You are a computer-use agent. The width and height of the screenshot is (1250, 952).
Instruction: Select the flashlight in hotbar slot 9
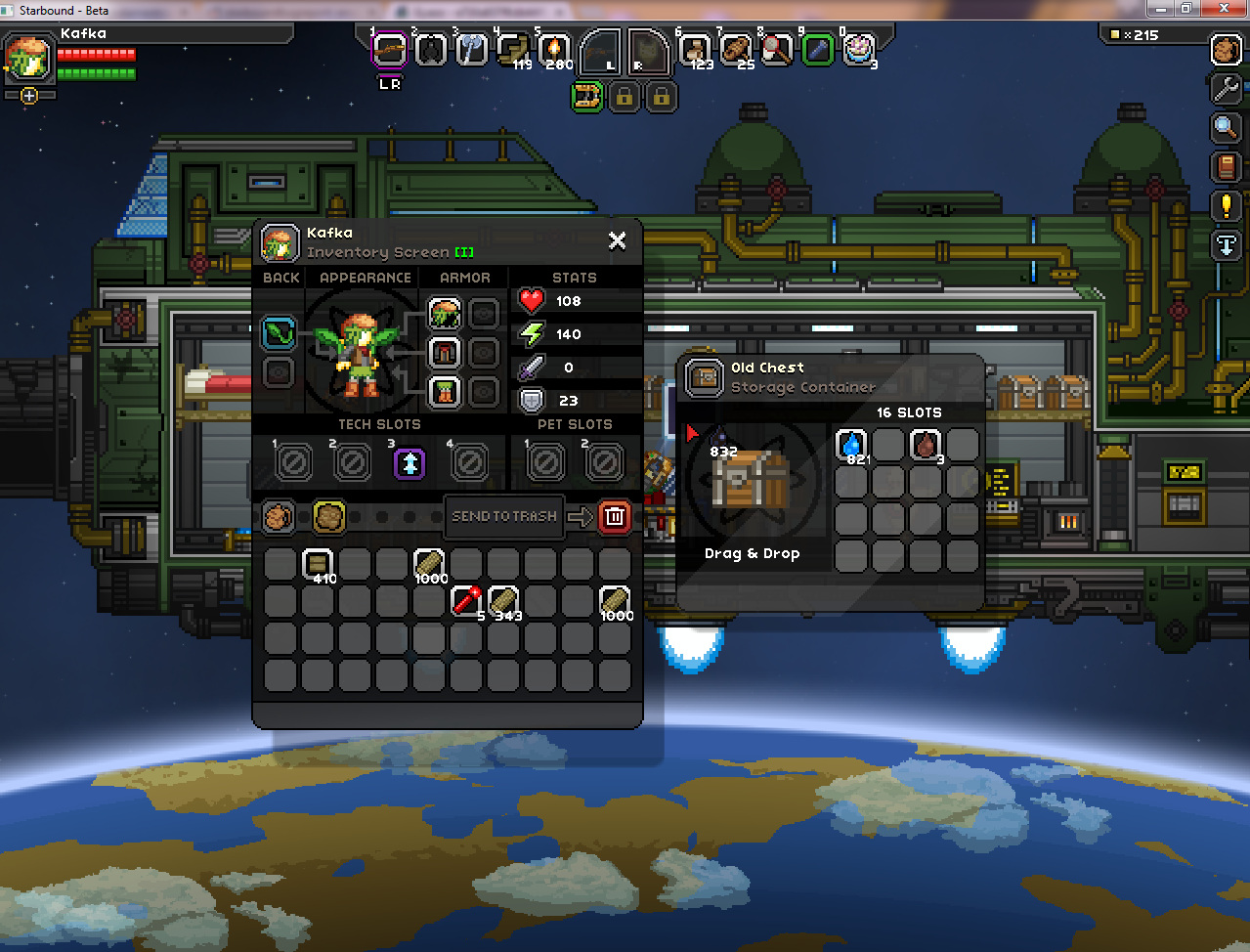coord(818,49)
